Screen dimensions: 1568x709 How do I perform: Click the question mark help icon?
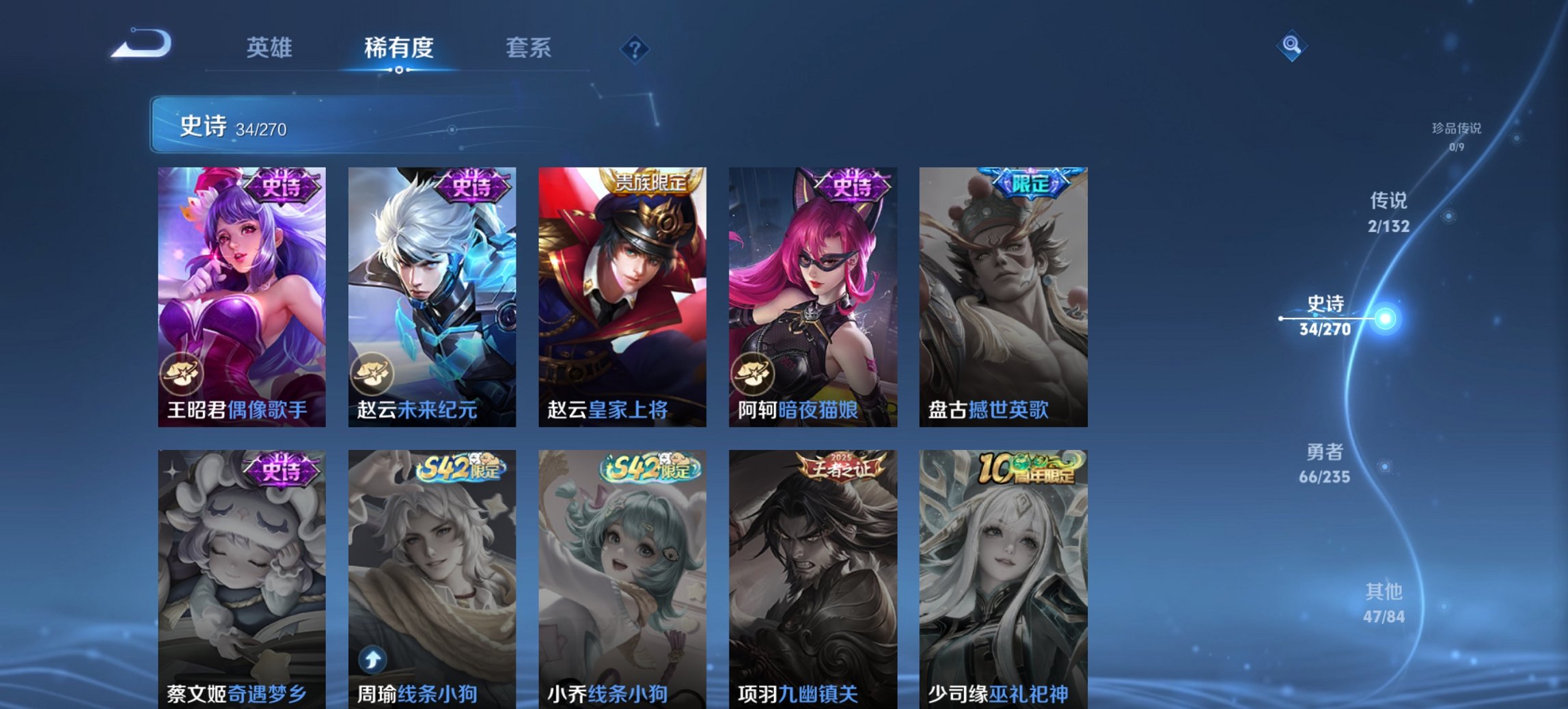pyautogui.click(x=635, y=48)
